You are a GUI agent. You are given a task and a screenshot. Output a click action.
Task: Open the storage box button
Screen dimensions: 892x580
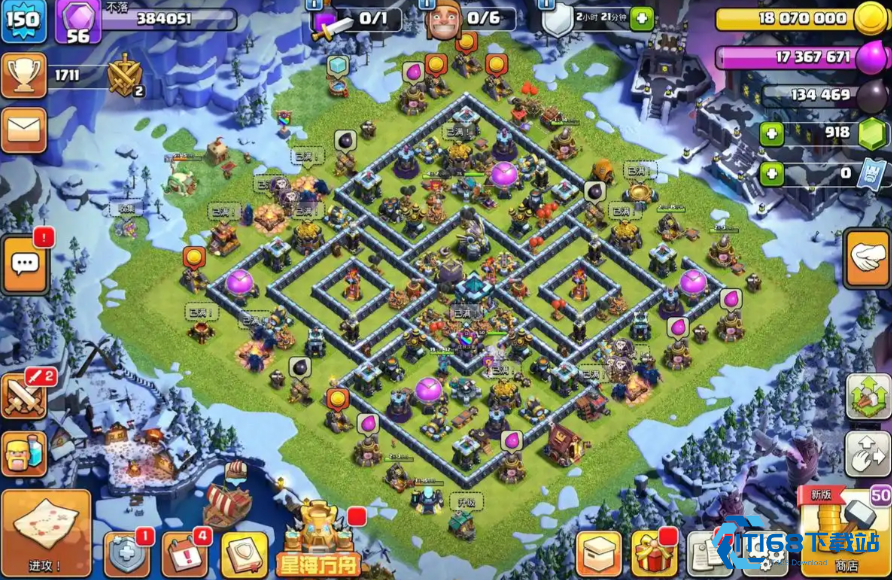tap(599, 554)
